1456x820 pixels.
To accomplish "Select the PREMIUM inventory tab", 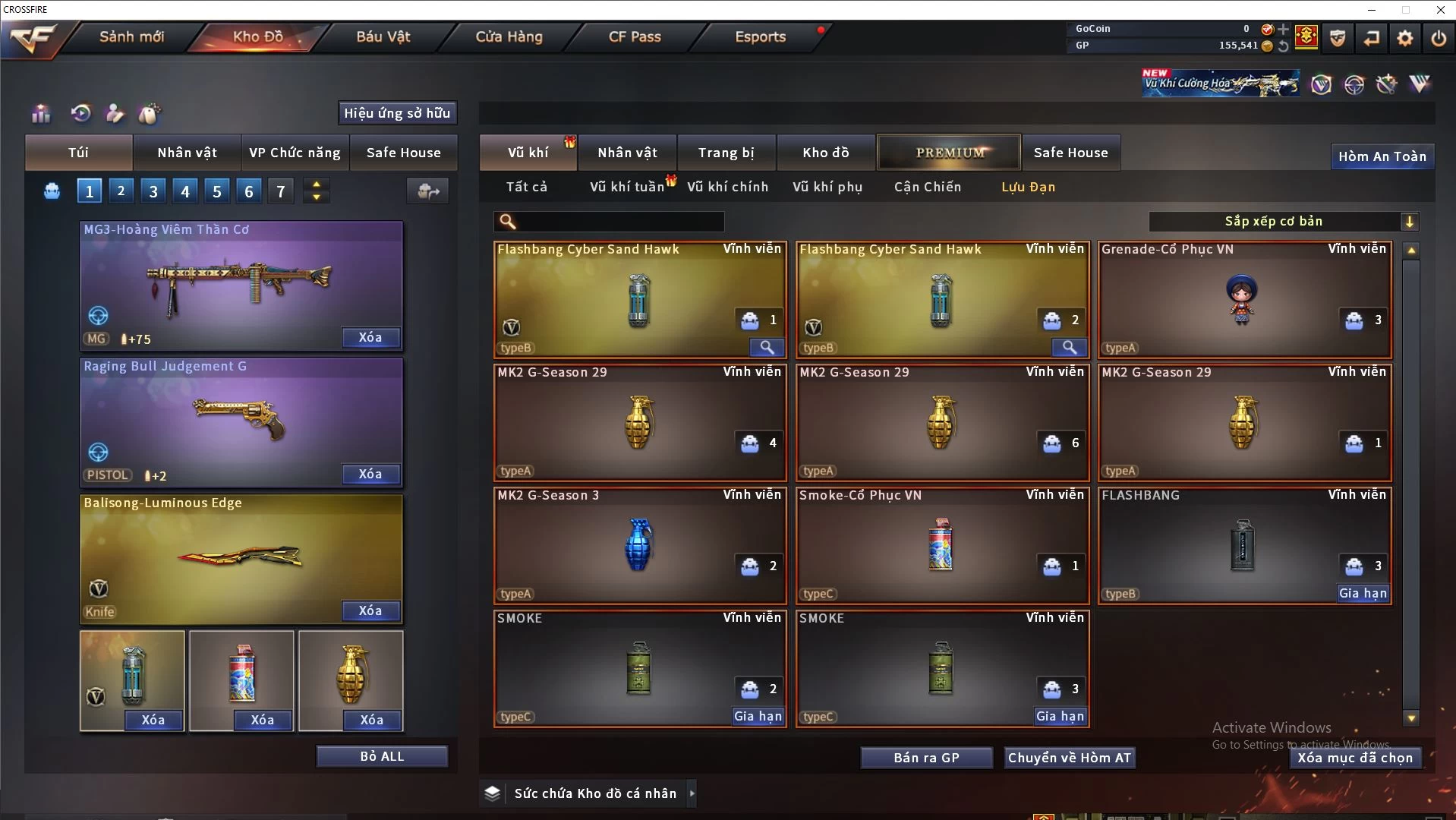I will 950,153.
